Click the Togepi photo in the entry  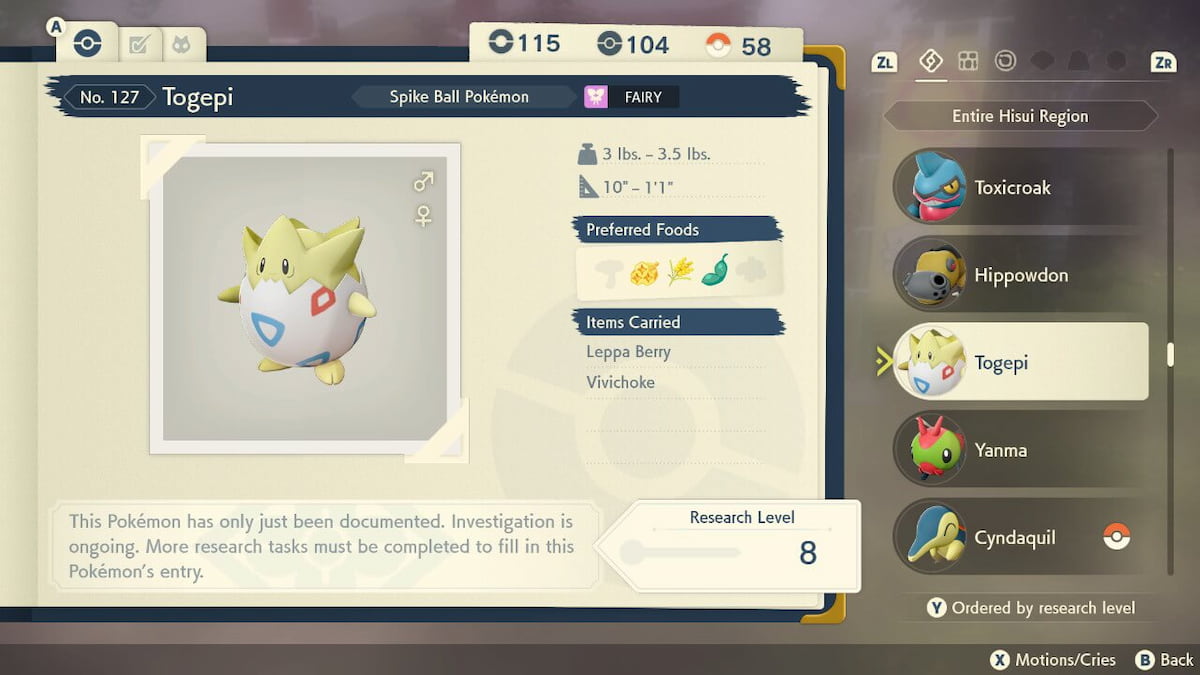305,298
